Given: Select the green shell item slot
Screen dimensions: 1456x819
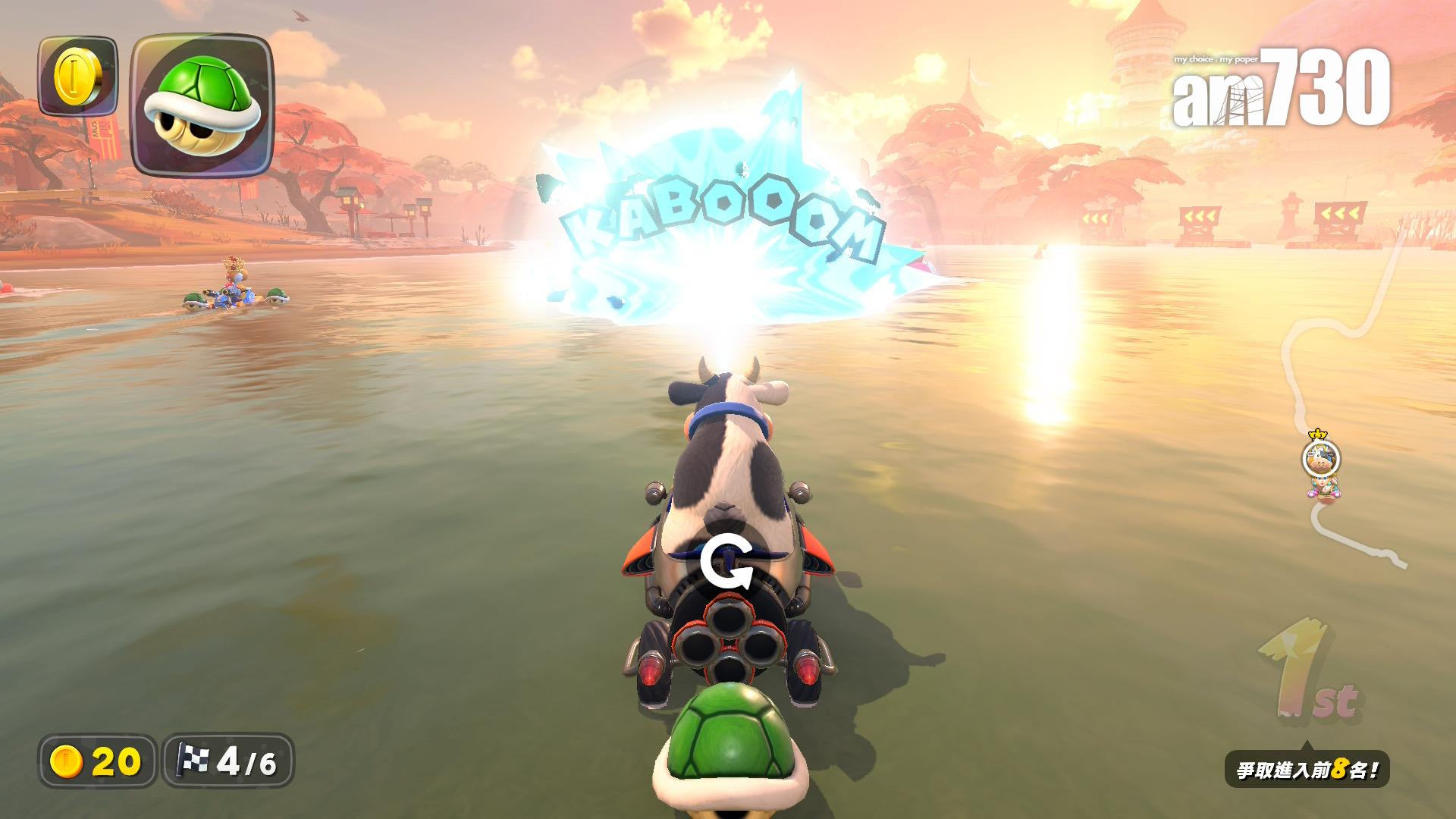Looking at the screenshot, I should 202,105.
